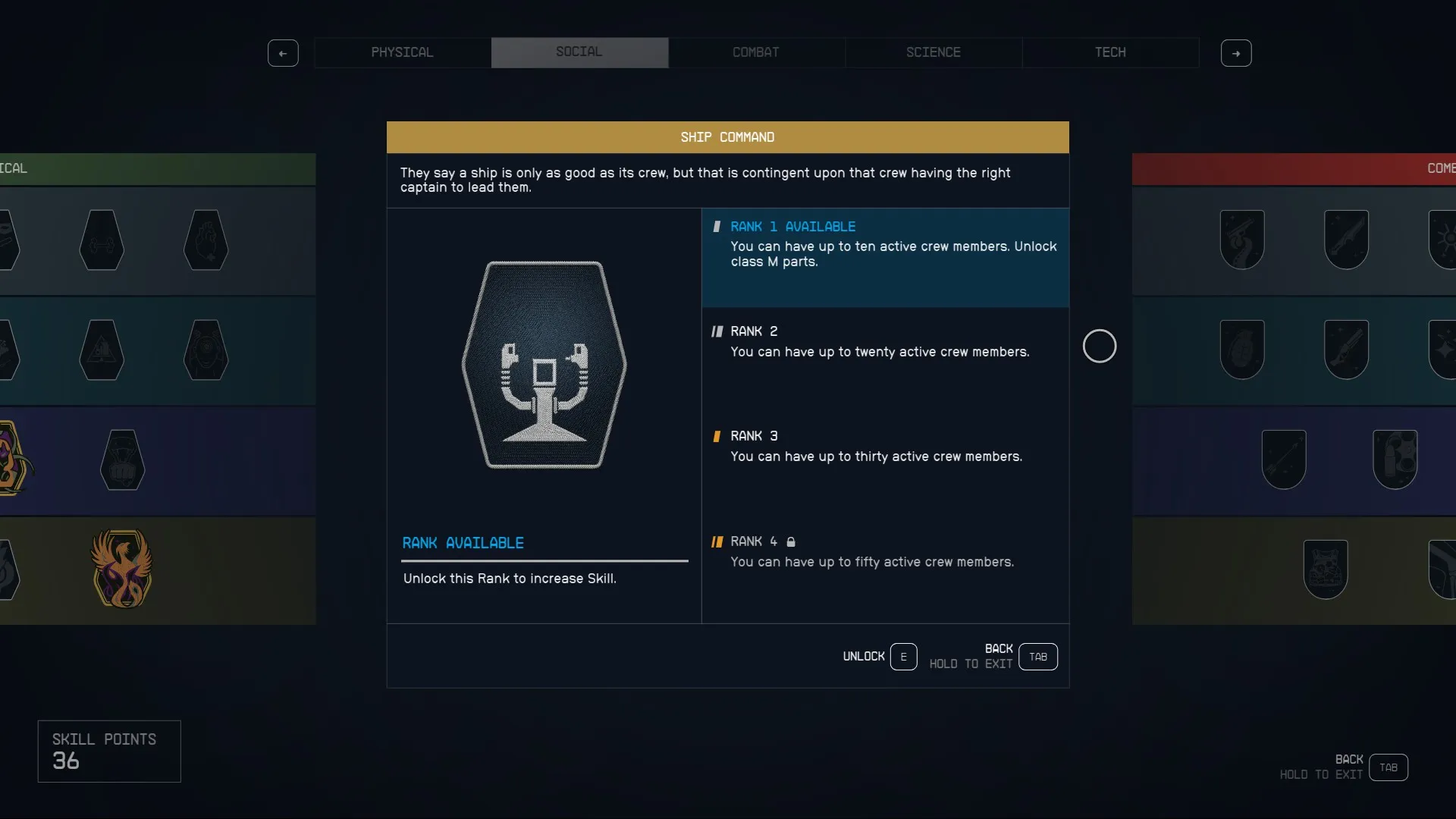Switch to the Science tab

click(933, 52)
